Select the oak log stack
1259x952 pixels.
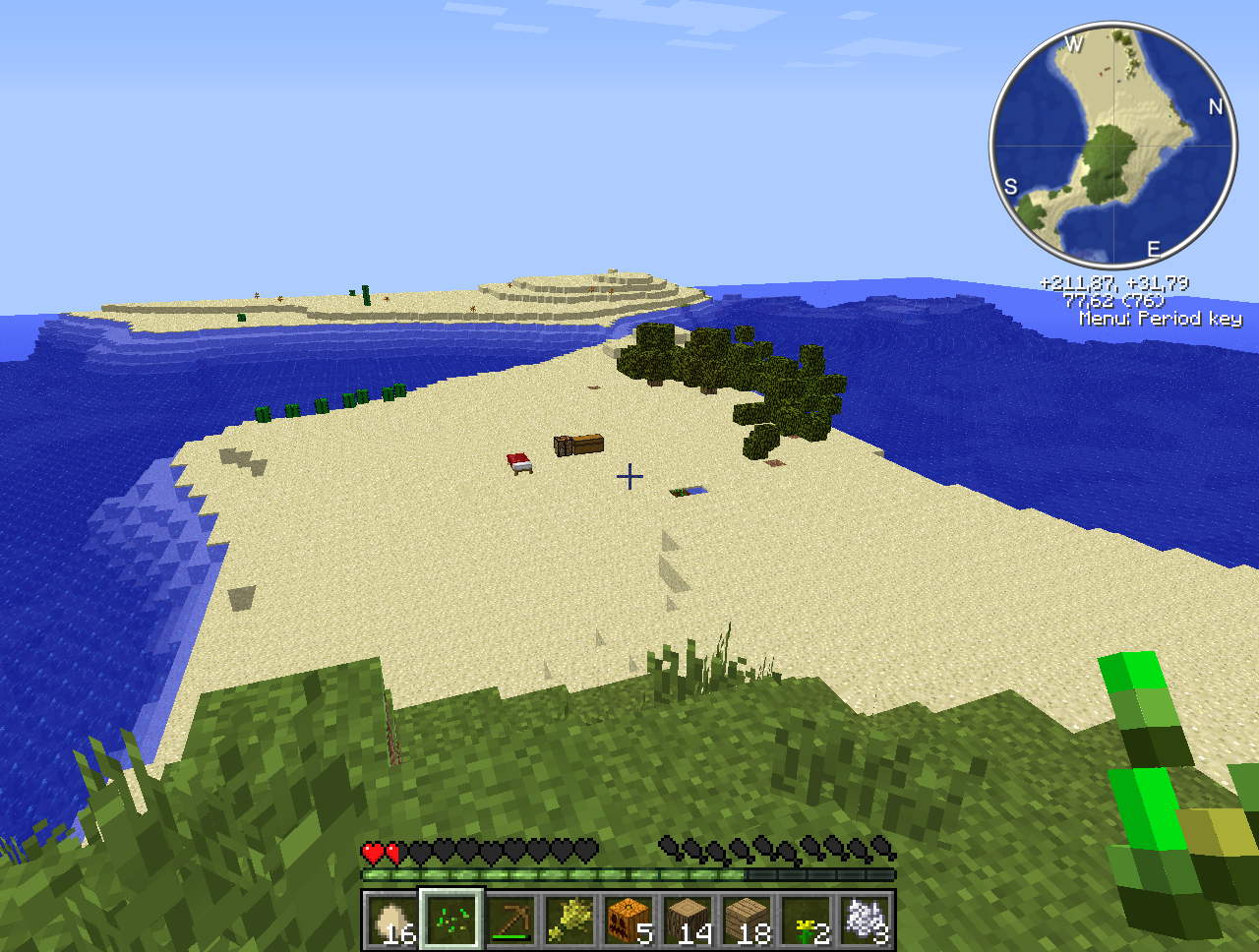coord(688,921)
